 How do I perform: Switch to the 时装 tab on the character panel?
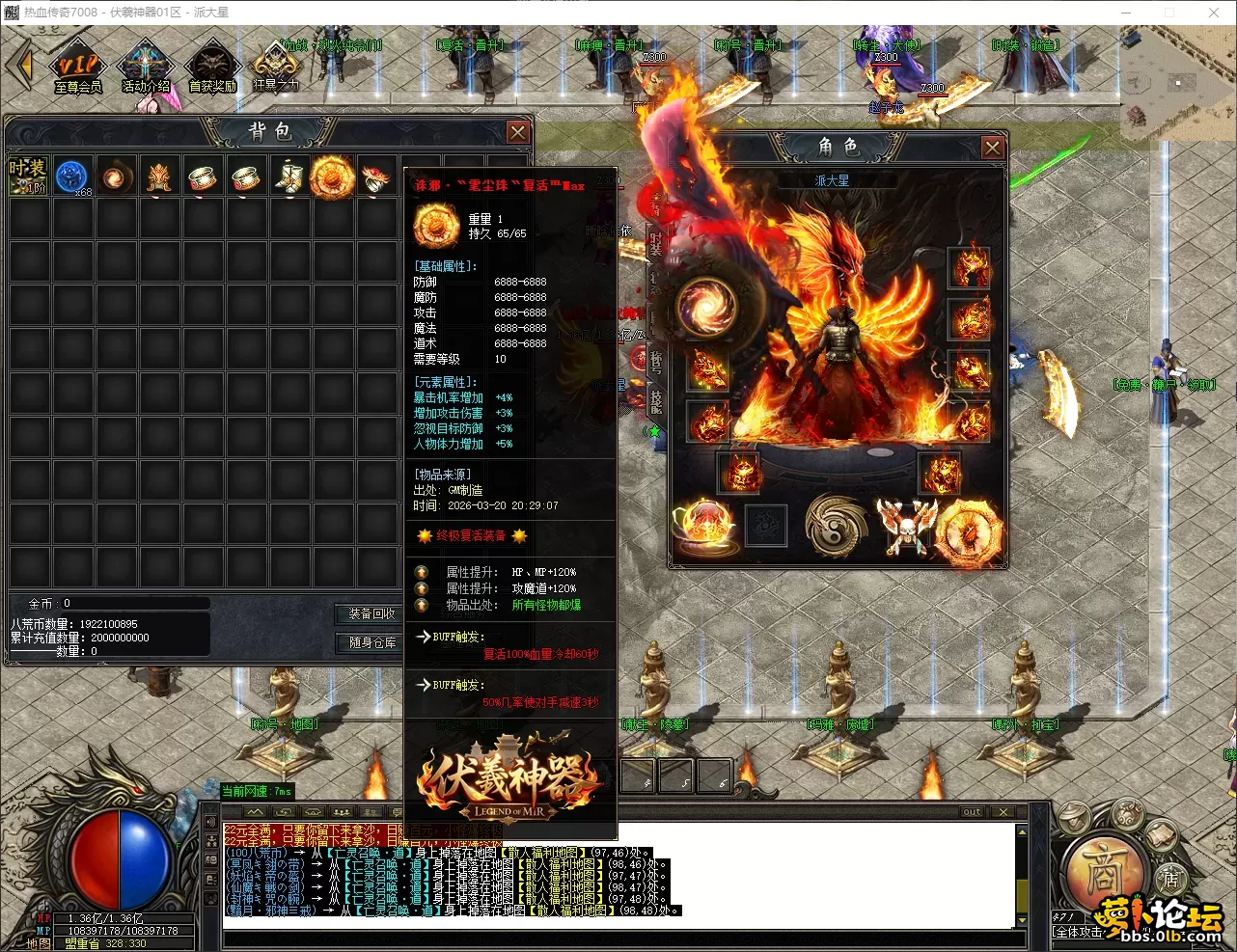(656, 245)
